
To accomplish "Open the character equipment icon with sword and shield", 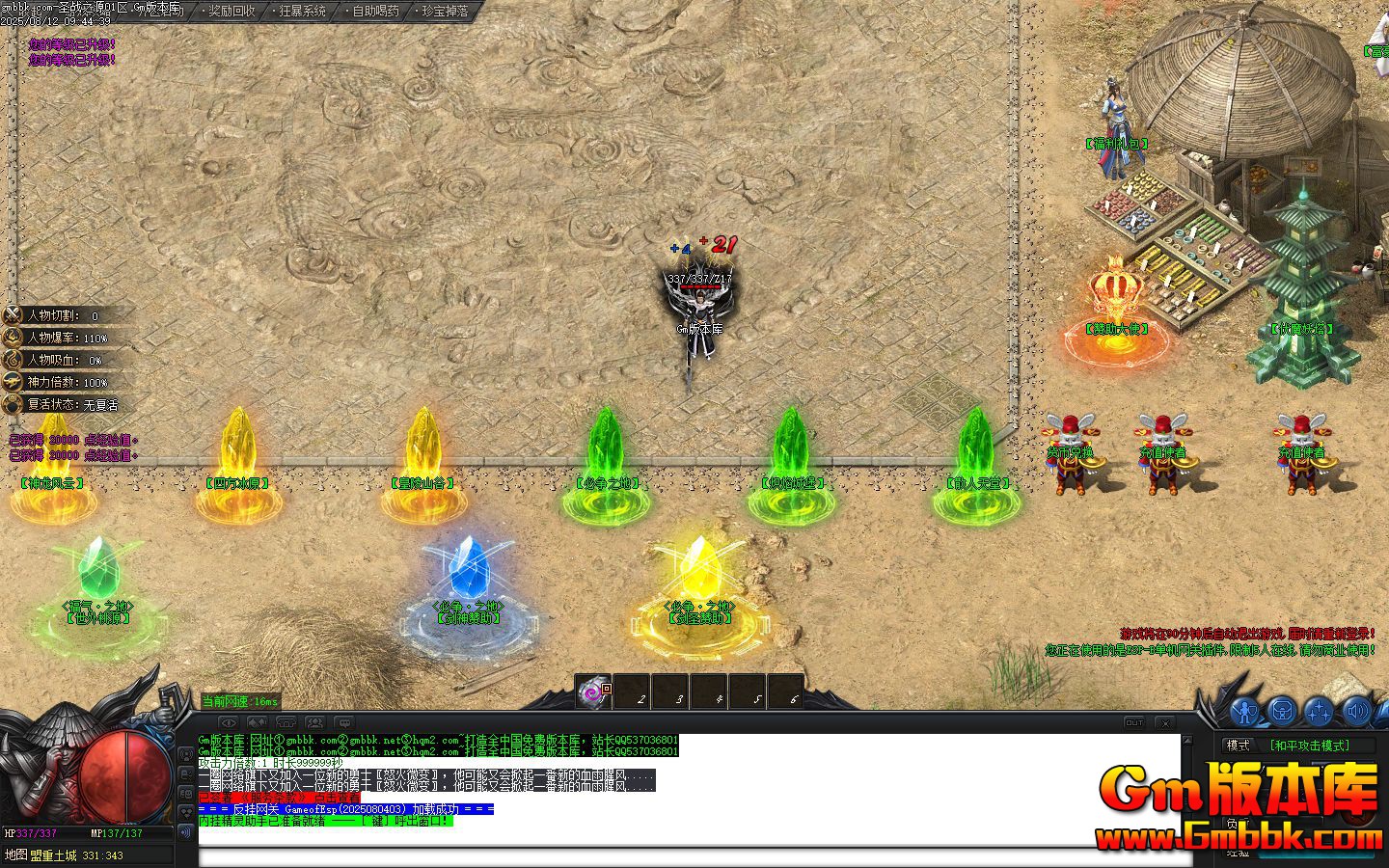I will [1244, 712].
